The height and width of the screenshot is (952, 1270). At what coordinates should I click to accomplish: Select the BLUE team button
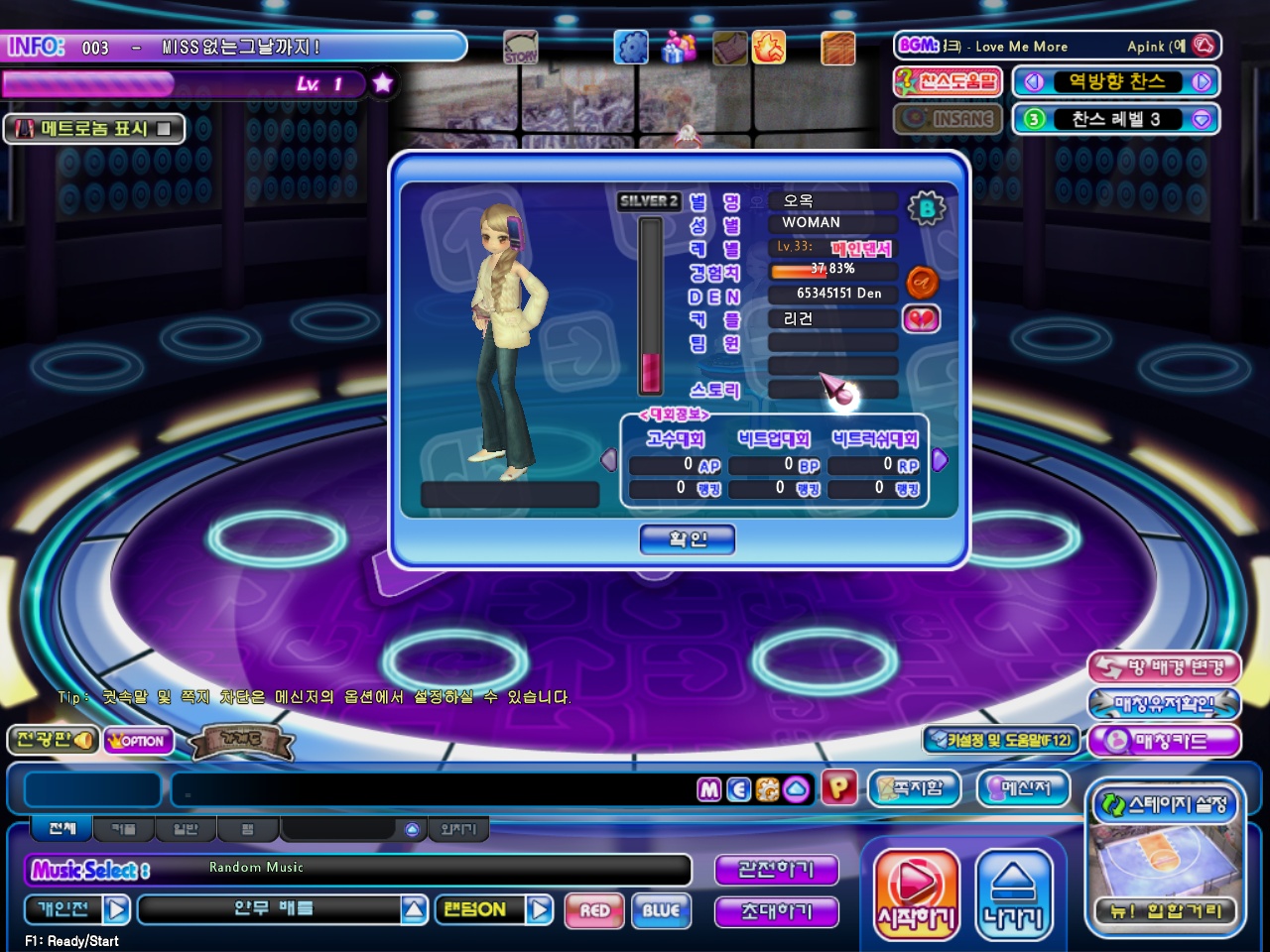661,910
